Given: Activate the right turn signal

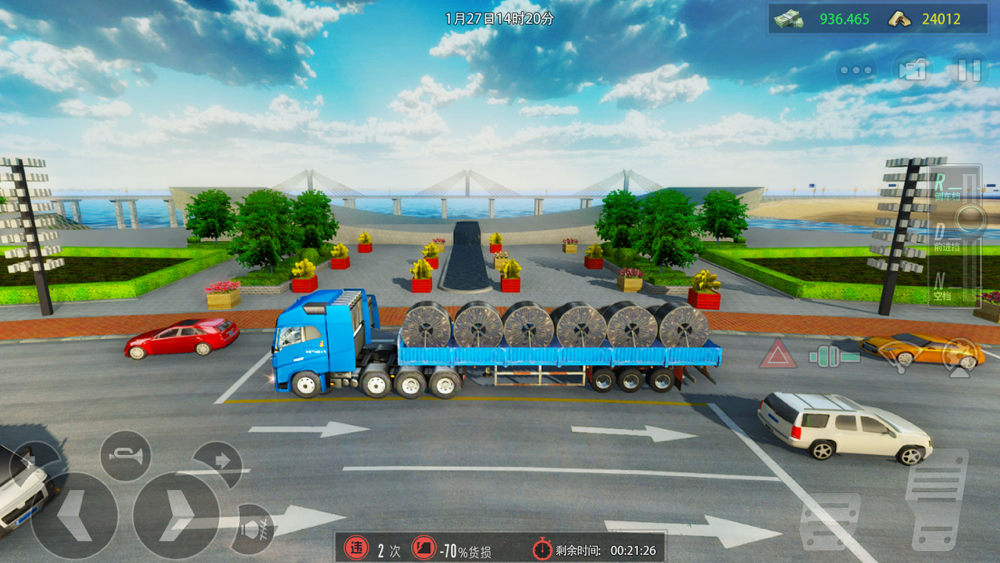Looking at the screenshot, I should 217,463.
